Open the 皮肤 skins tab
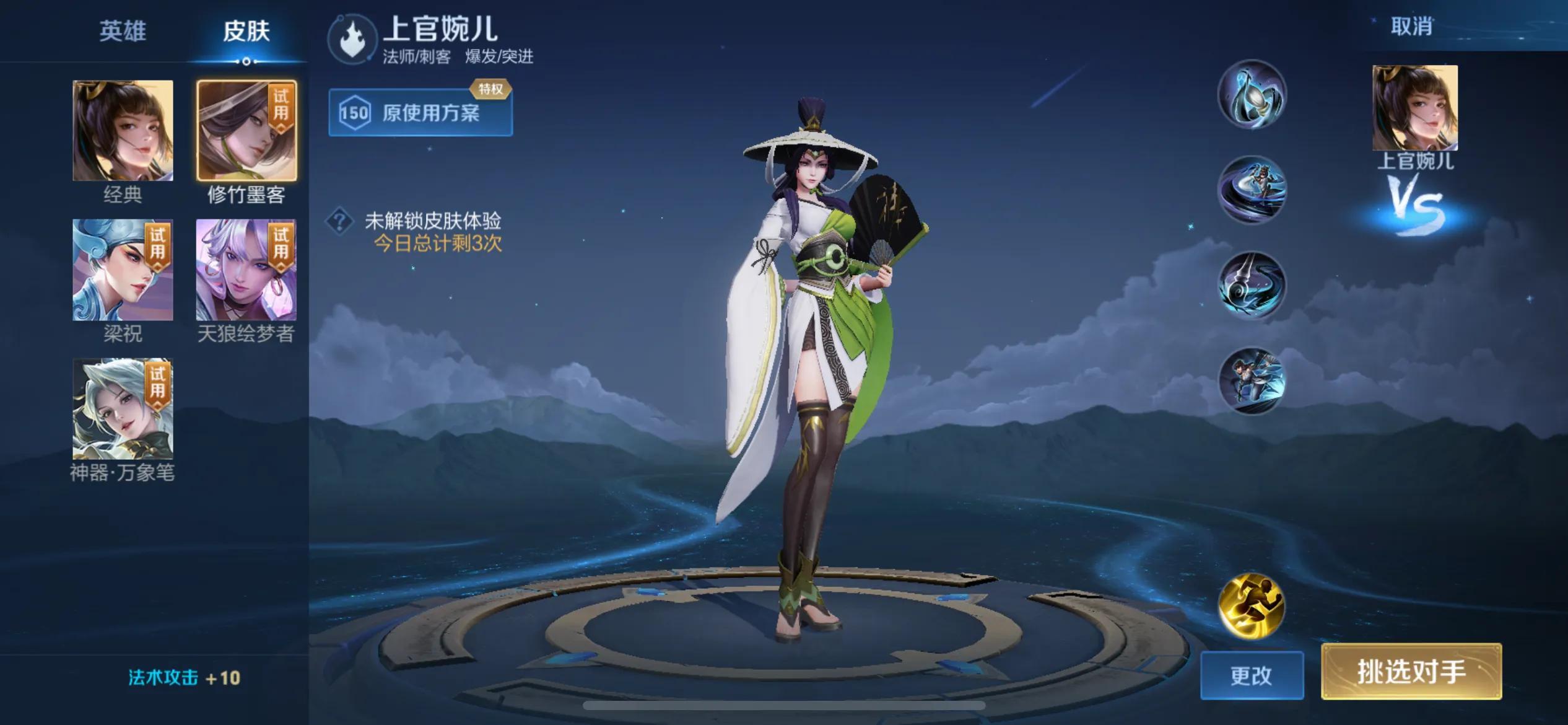Screen dimensions: 1568x725 [x=246, y=31]
